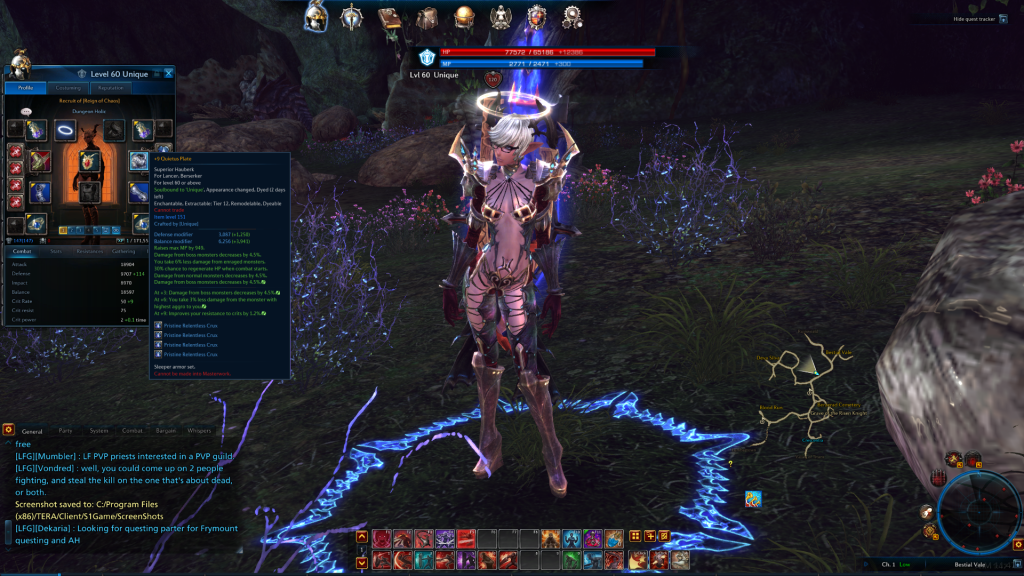Switch to the Costuming tab

69,88
